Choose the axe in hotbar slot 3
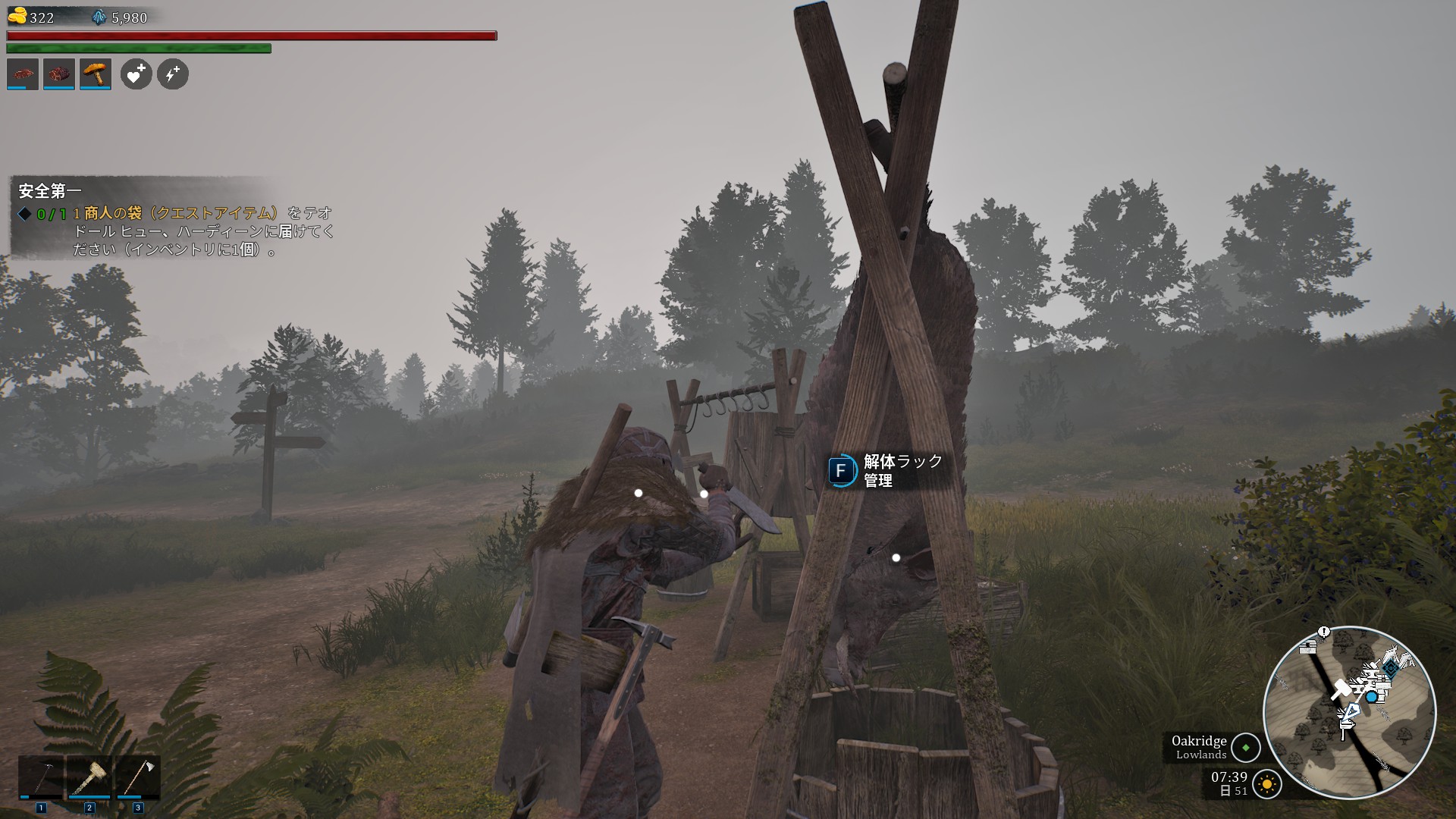The image size is (1456, 819). pyautogui.click(x=137, y=777)
